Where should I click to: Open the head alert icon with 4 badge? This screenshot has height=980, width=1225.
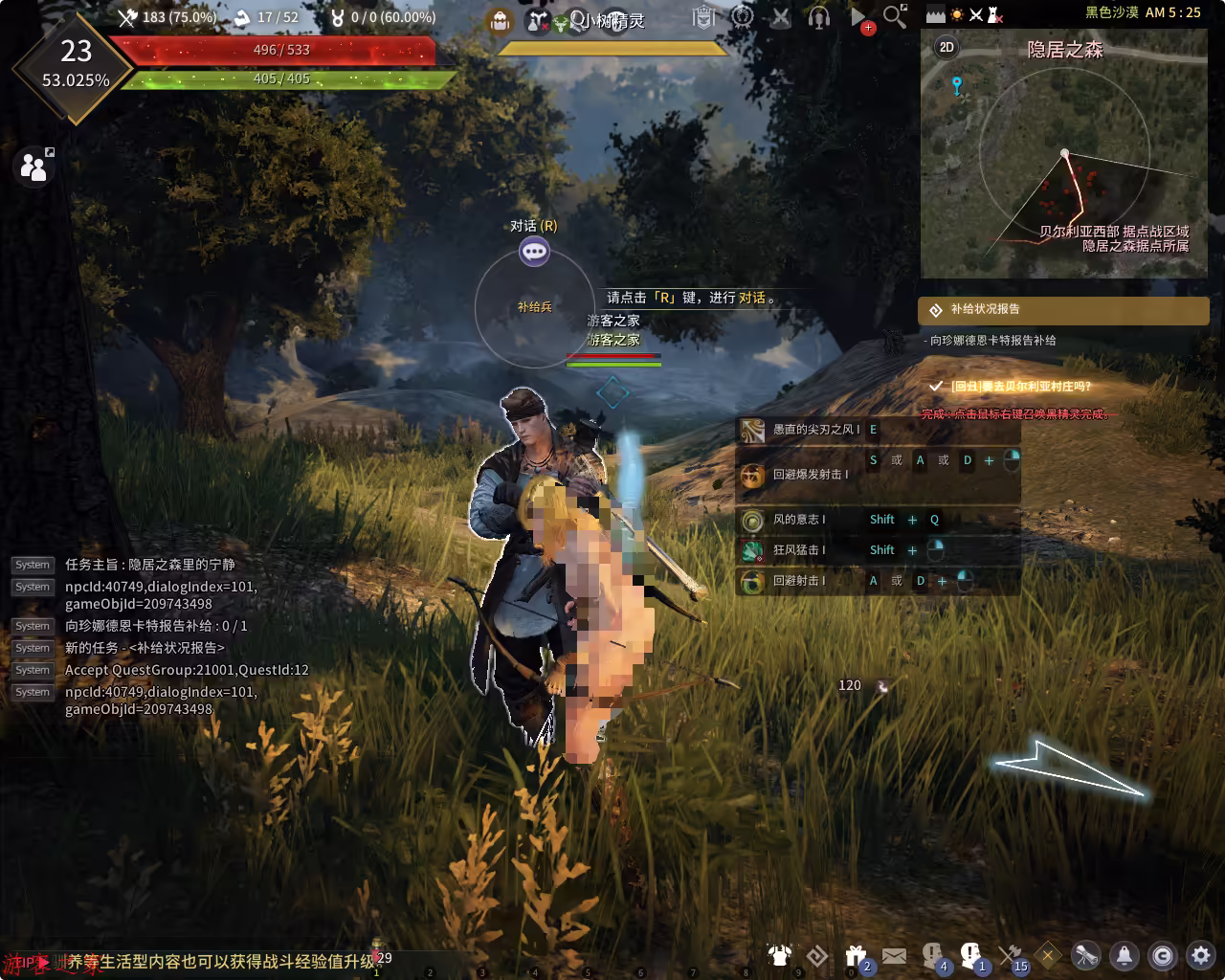click(933, 955)
